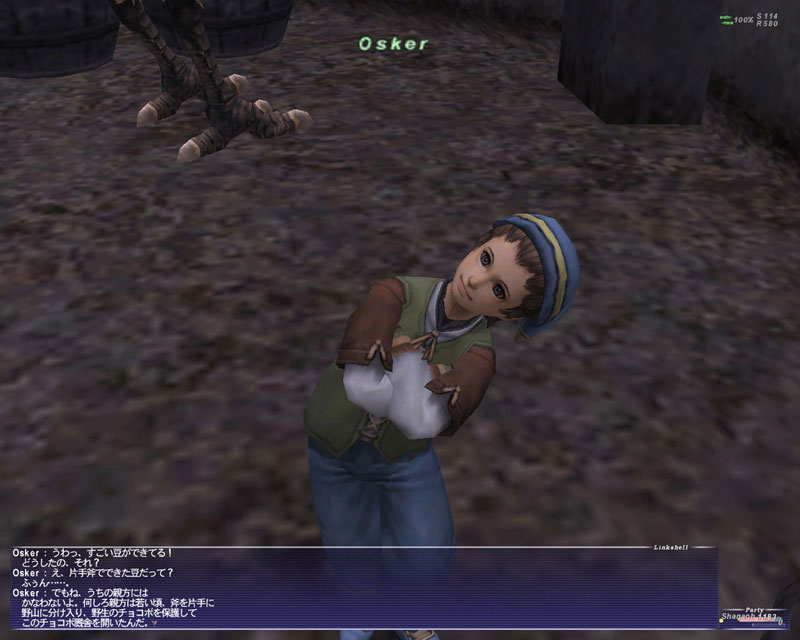The image size is (800, 640).
Task: Select party member Shanaoh in the Party list
Action: point(743,618)
